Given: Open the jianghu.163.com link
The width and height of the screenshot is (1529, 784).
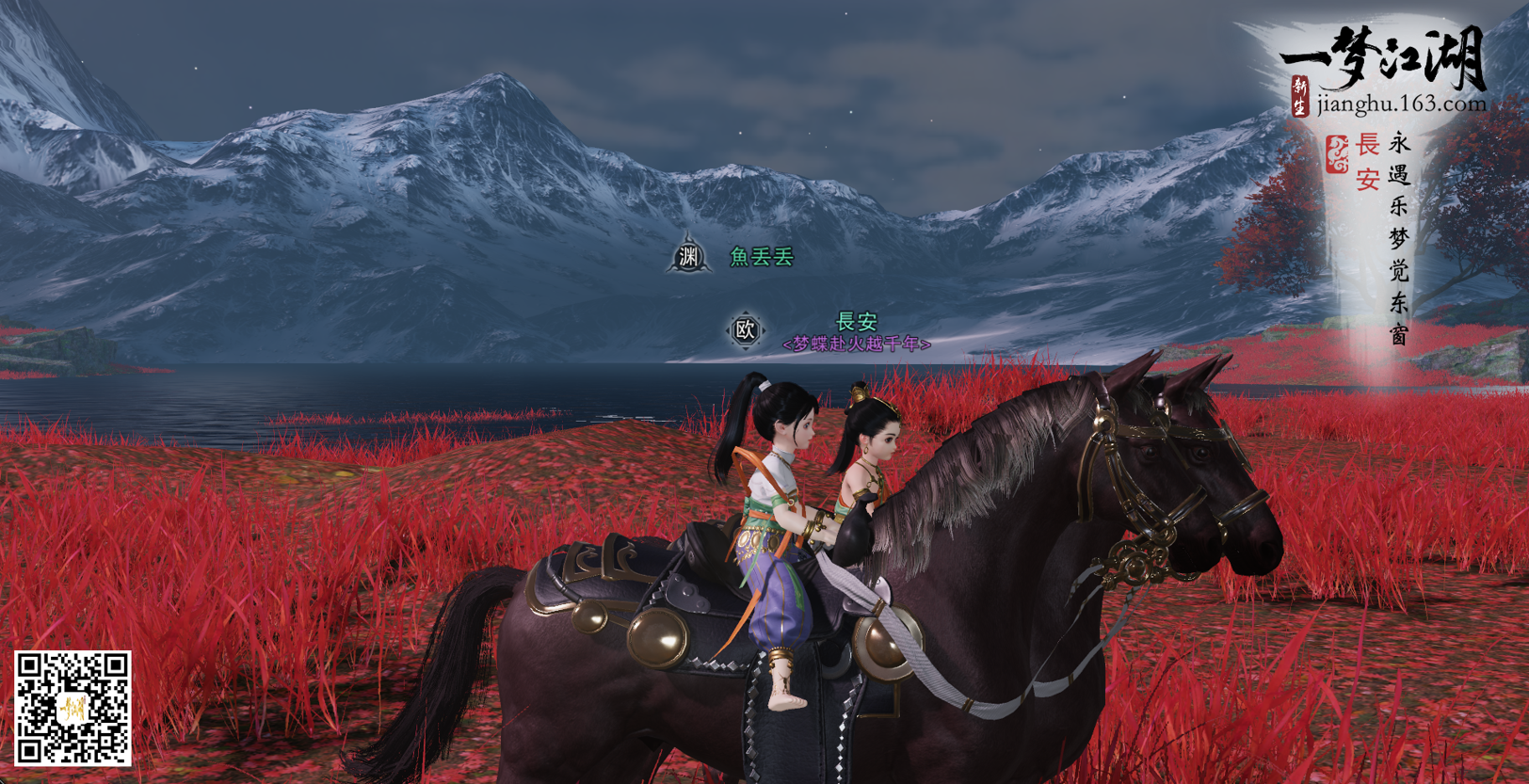Looking at the screenshot, I should 1401,104.
